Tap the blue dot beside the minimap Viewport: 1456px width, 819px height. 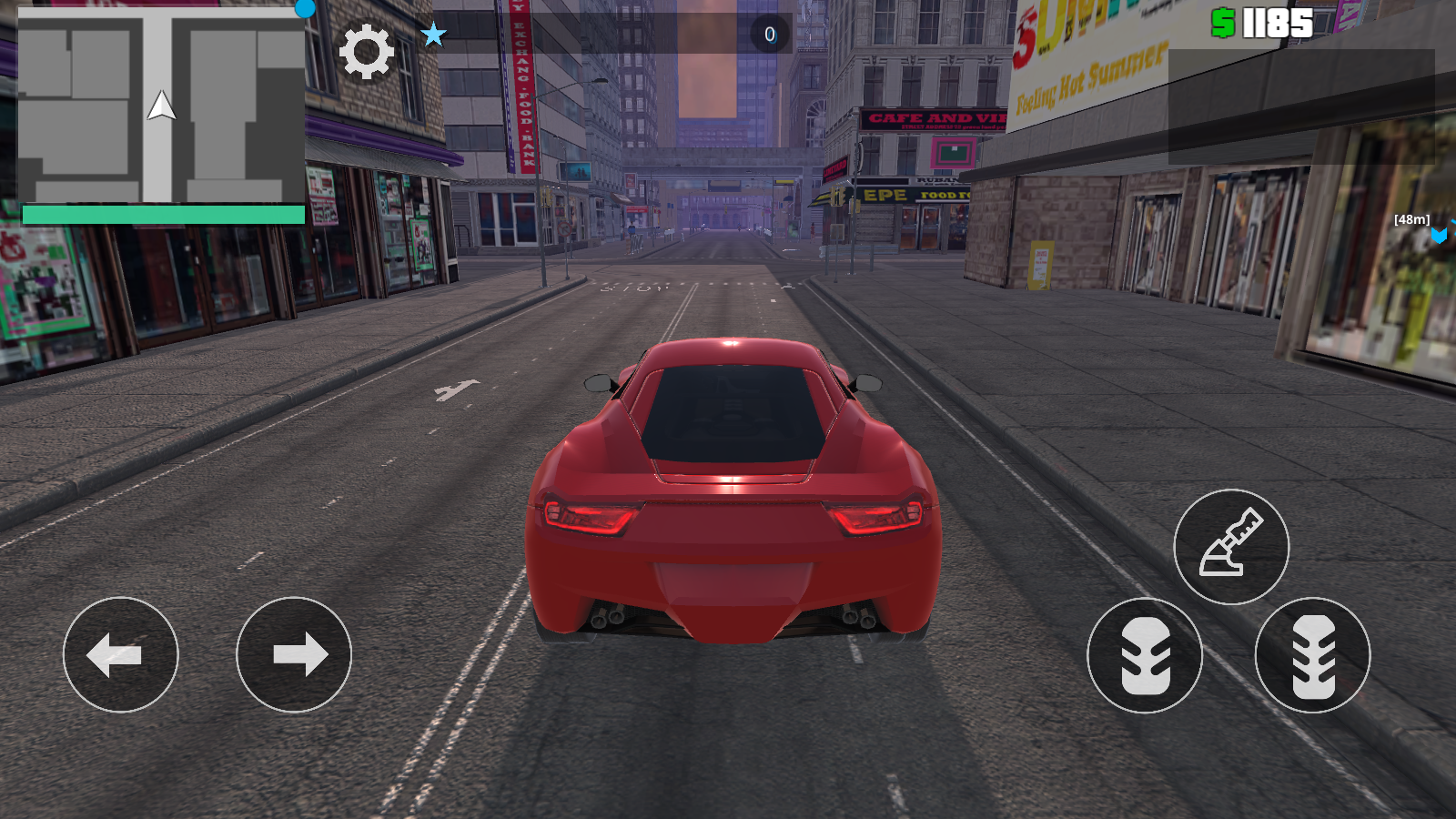tap(304, 7)
